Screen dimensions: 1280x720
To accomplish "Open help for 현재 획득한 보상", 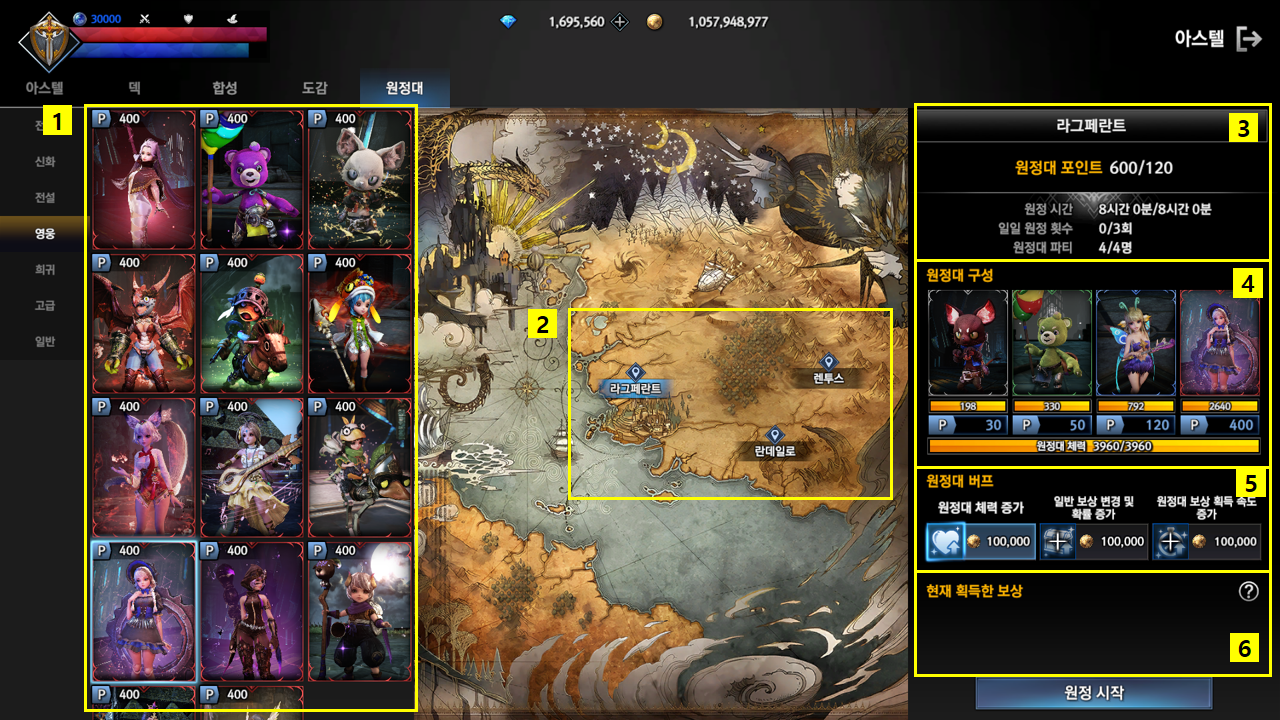I will tap(1248, 591).
